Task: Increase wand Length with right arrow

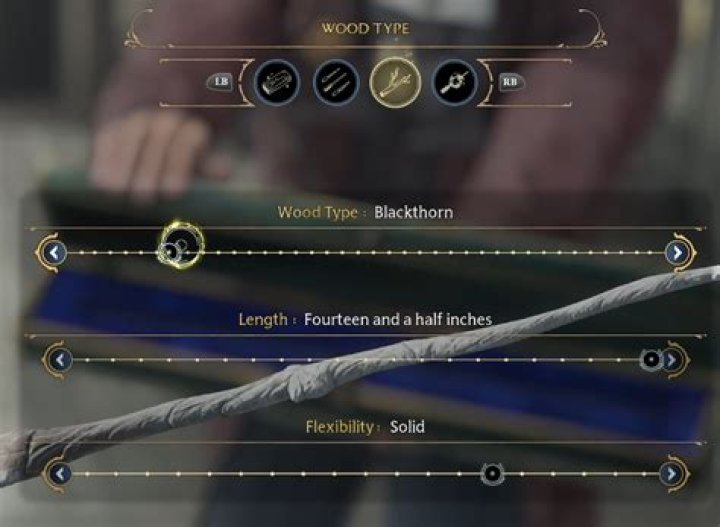Action: click(673, 359)
